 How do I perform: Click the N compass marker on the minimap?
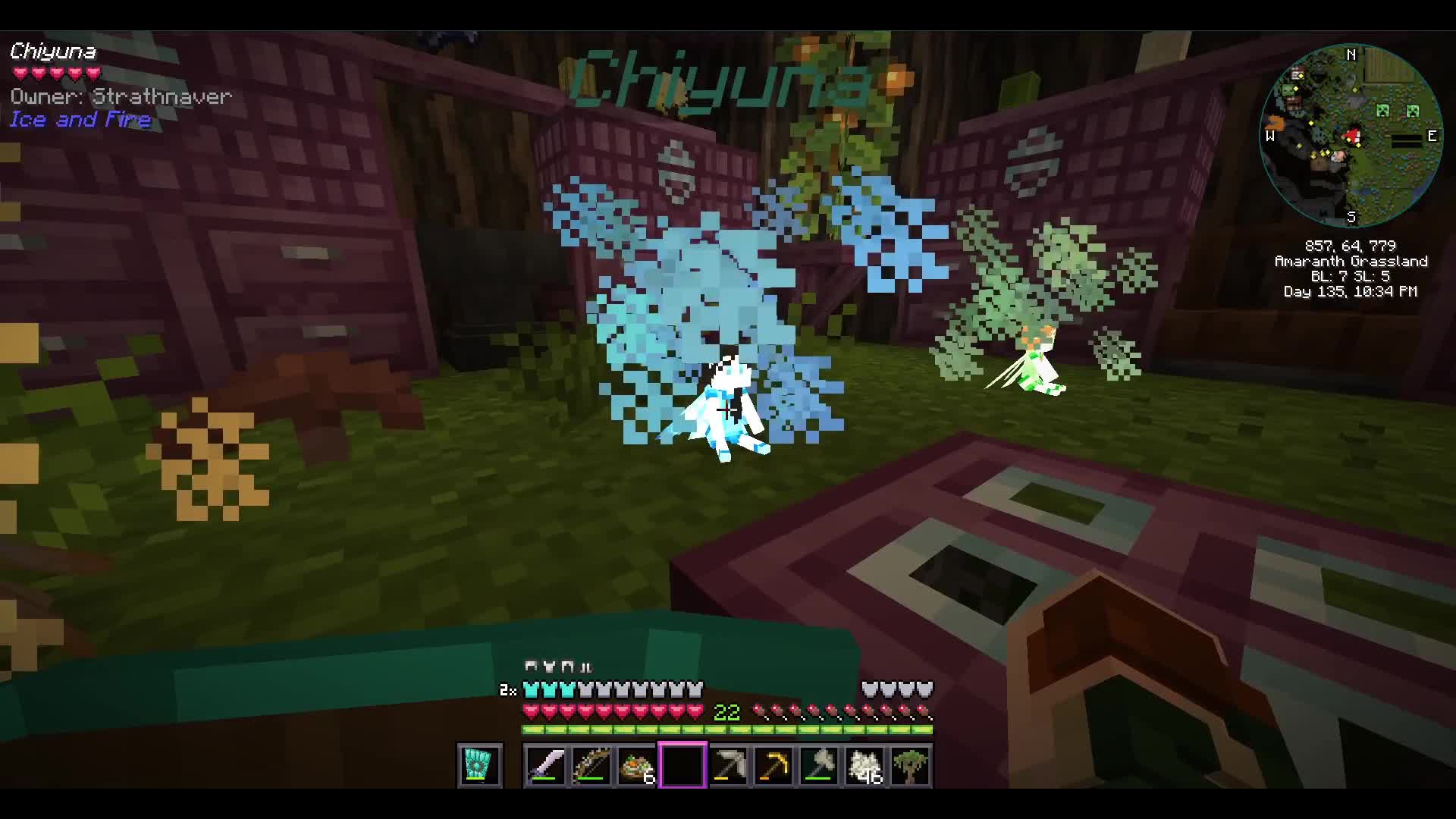[1351, 55]
